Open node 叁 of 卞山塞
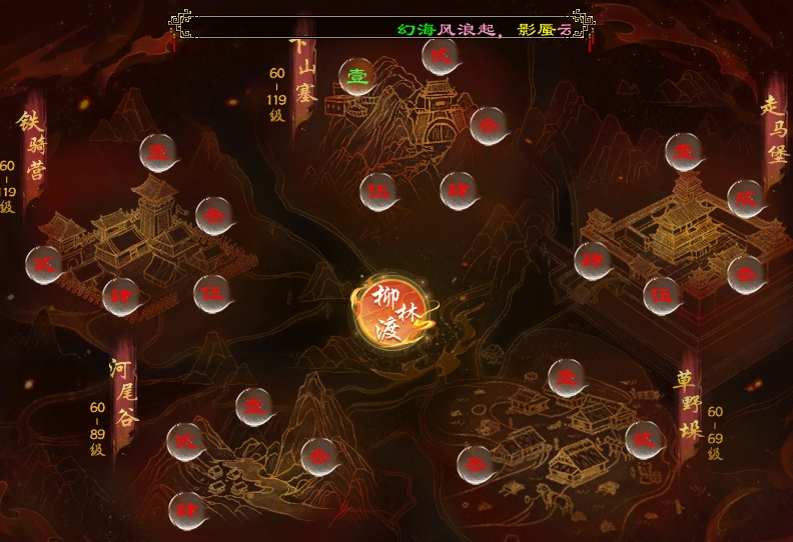 click(x=488, y=126)
